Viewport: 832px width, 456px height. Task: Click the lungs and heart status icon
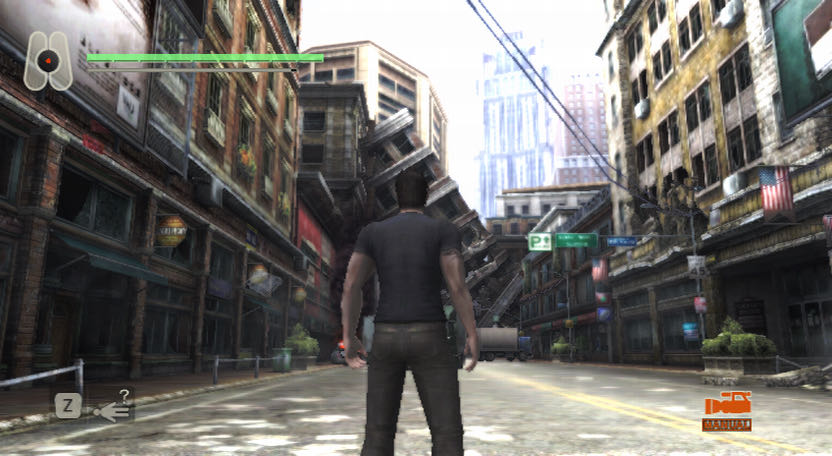tap(47, 60)
